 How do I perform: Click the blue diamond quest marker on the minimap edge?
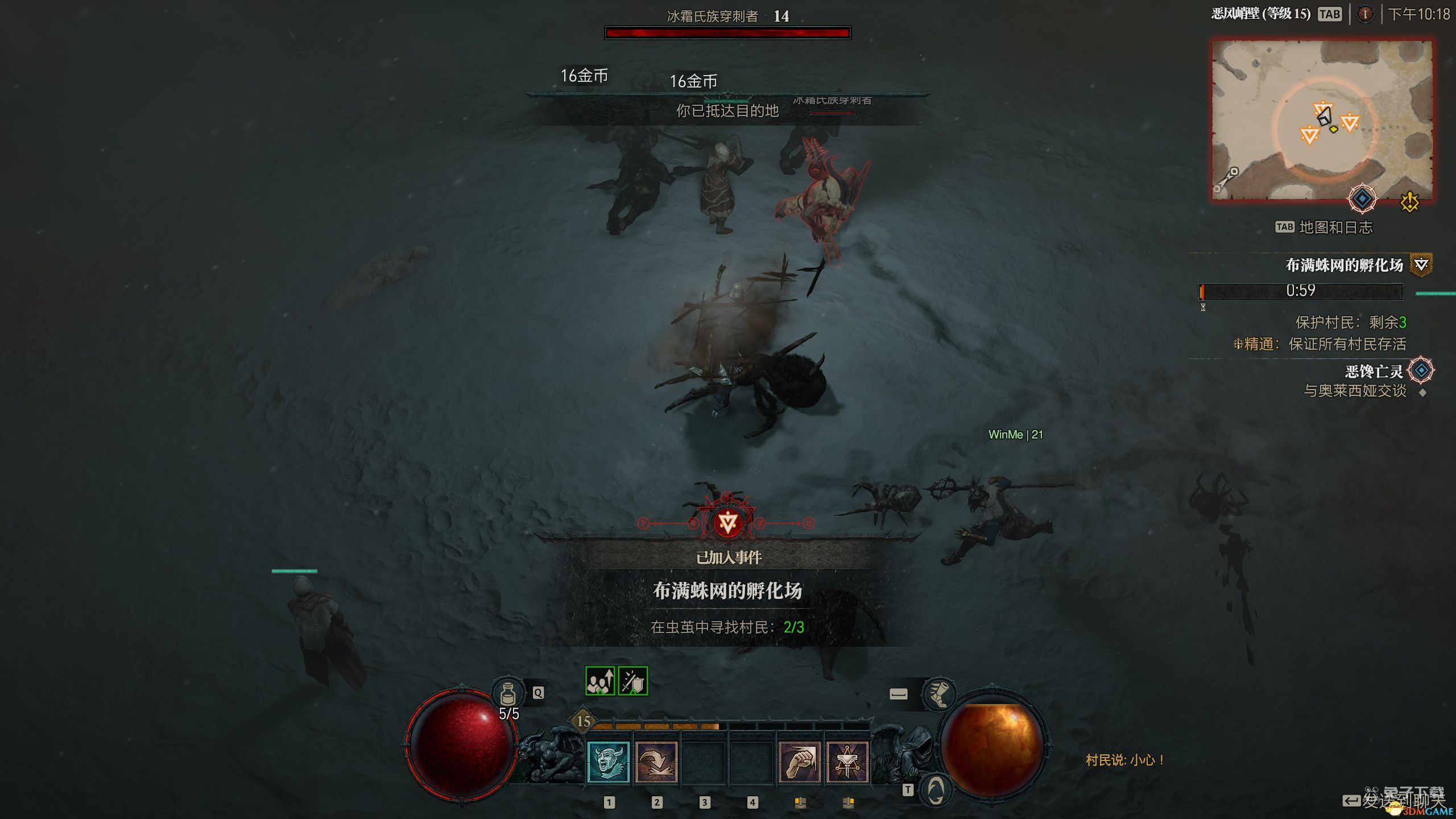1362,199
